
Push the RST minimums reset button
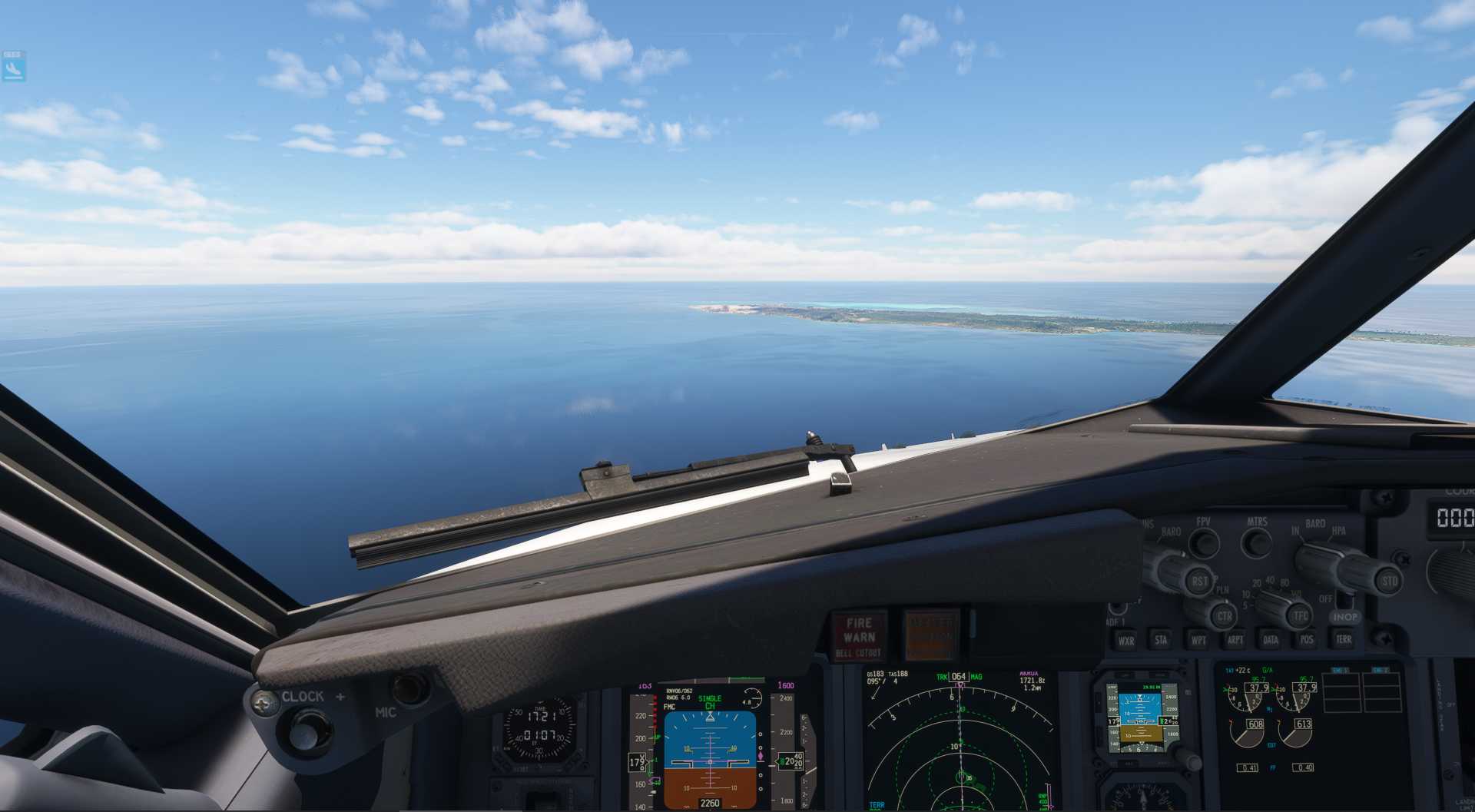pos(1199,581)
